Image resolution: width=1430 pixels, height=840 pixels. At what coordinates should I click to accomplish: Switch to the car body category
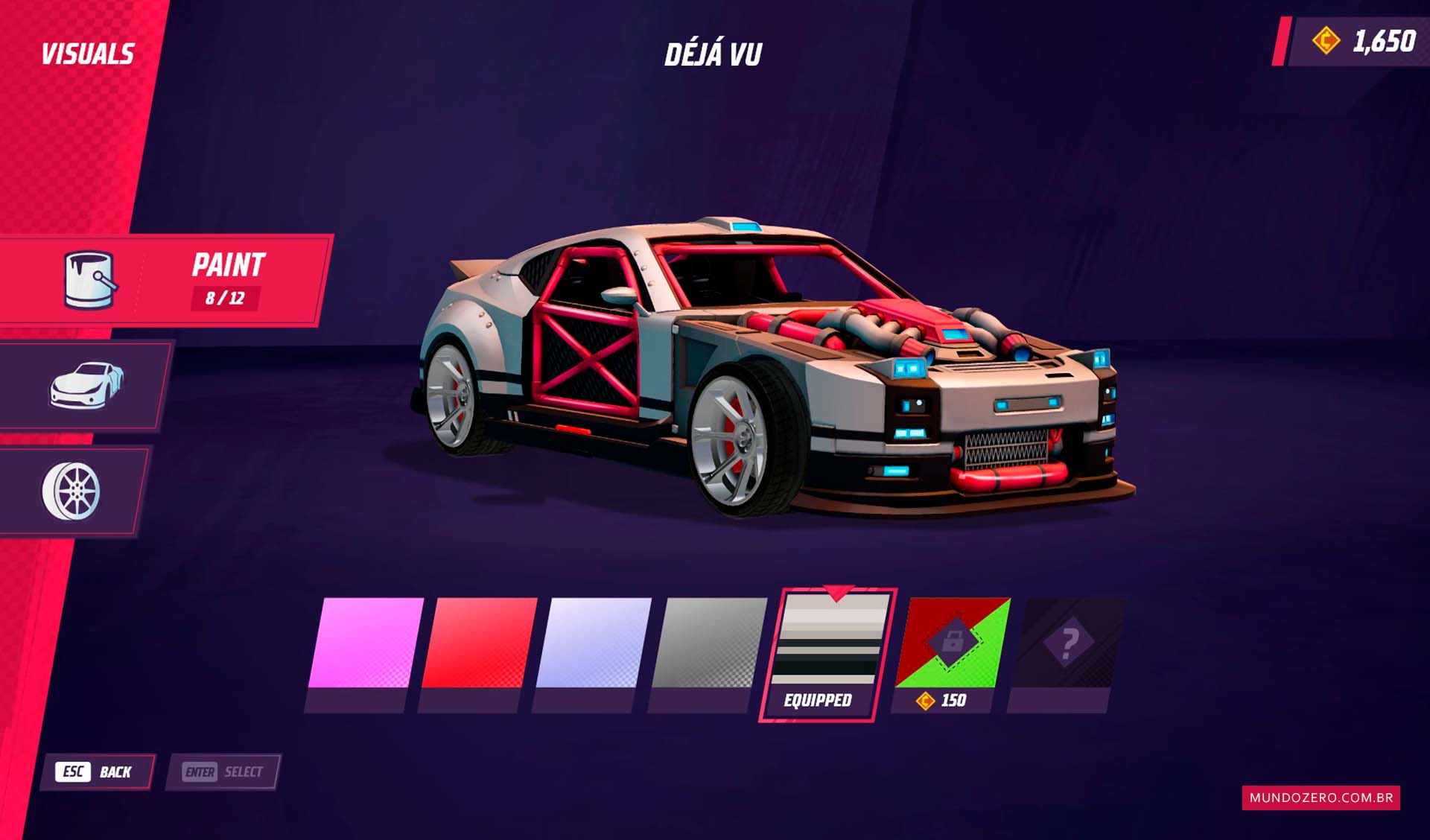click(86, 385)
